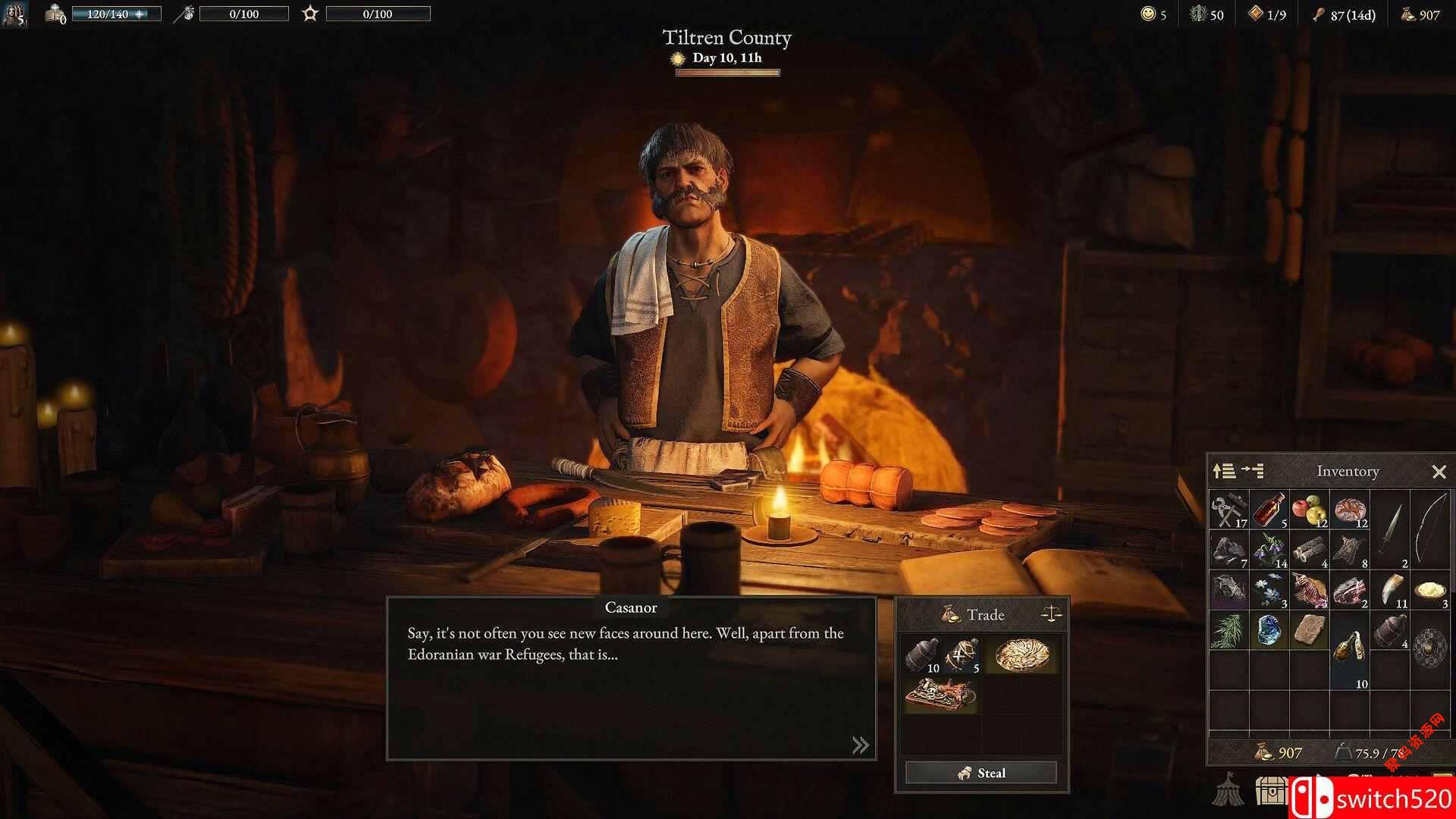Select the red potion bottle in inventory
1456x819 pixels.
[1269, 510]
